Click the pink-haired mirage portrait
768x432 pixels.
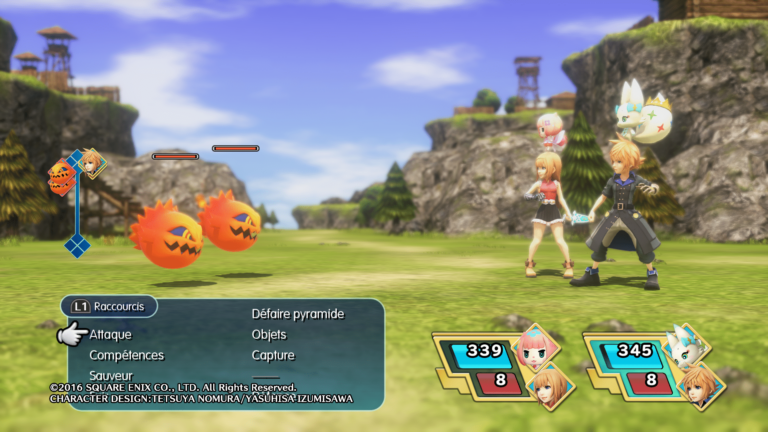(537, 347)
